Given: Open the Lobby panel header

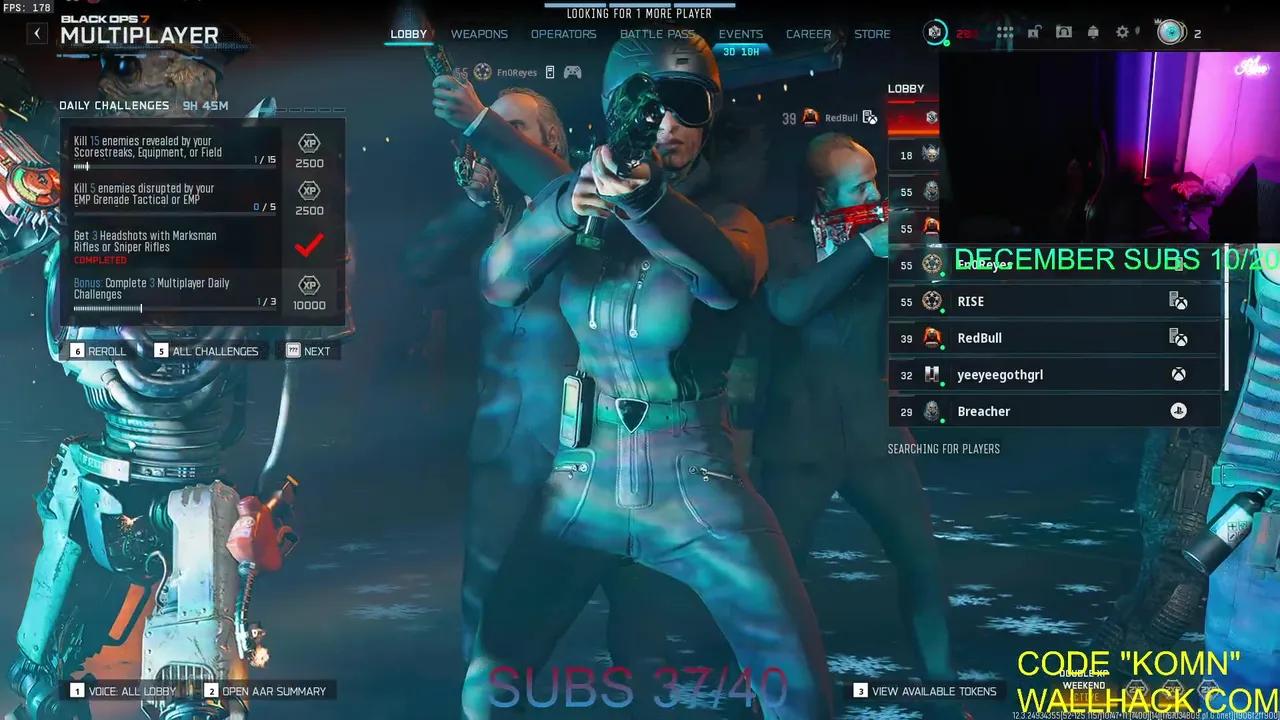Looking at the screenshot, I should click(906, 88).
